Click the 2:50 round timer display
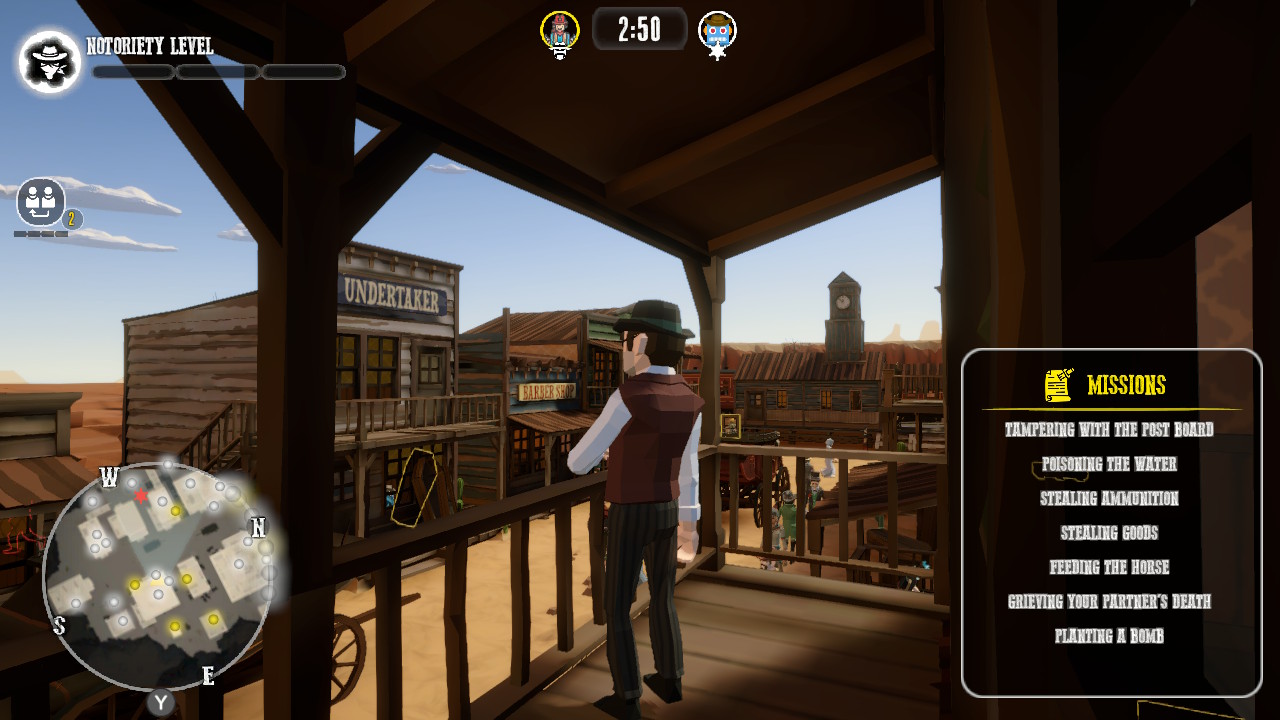 coord(640,30)
